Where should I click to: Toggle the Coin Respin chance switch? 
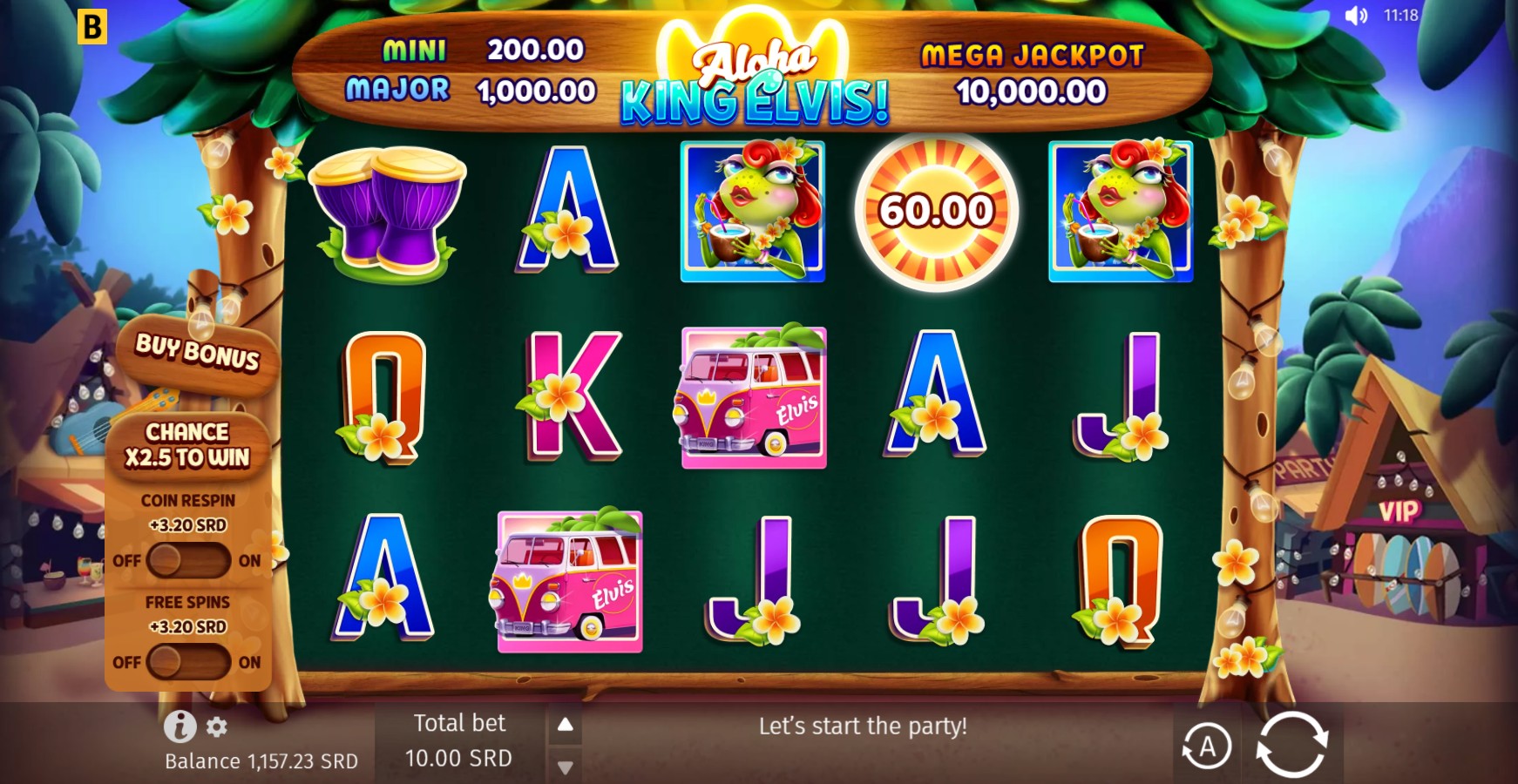(x=187, y=560)
